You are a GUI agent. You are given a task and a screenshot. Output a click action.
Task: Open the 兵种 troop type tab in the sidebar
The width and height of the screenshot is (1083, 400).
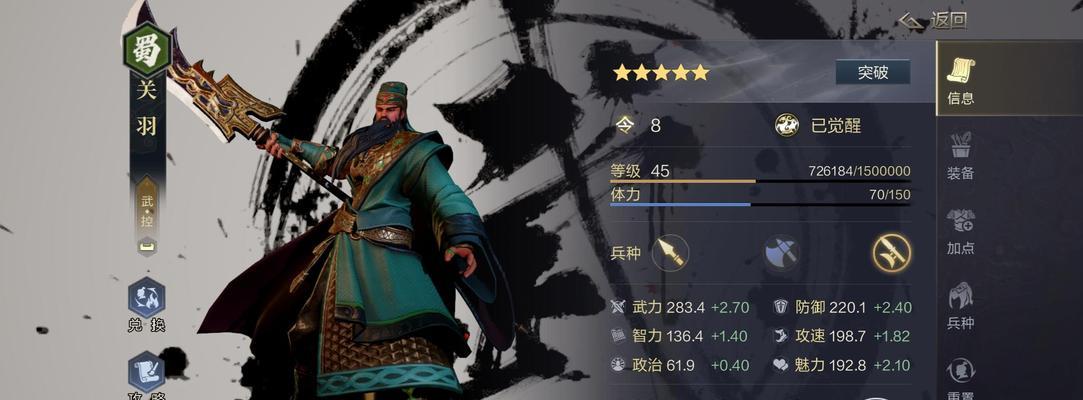click(x=960, y=305)
